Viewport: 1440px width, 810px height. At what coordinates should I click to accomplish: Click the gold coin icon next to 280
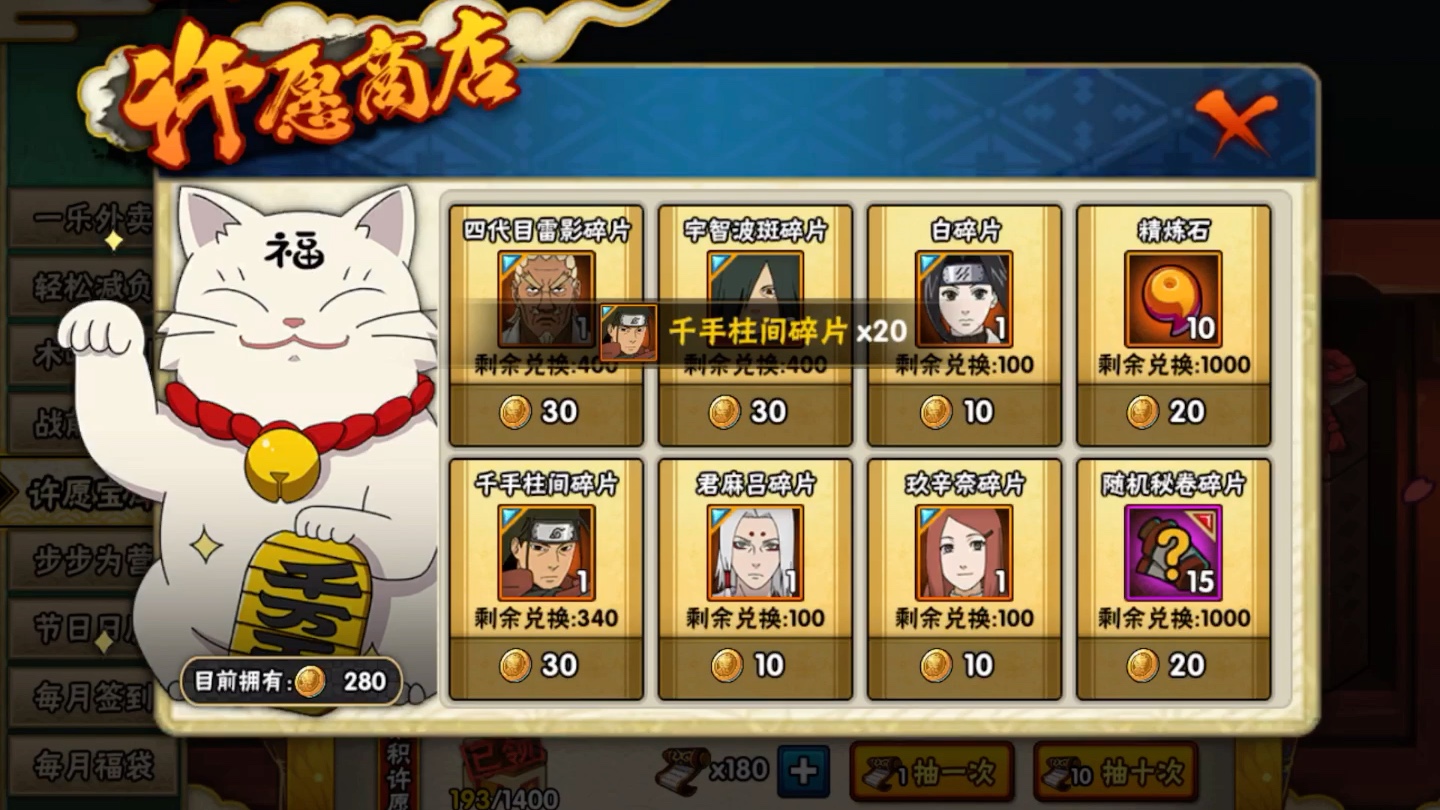(310, 679)
